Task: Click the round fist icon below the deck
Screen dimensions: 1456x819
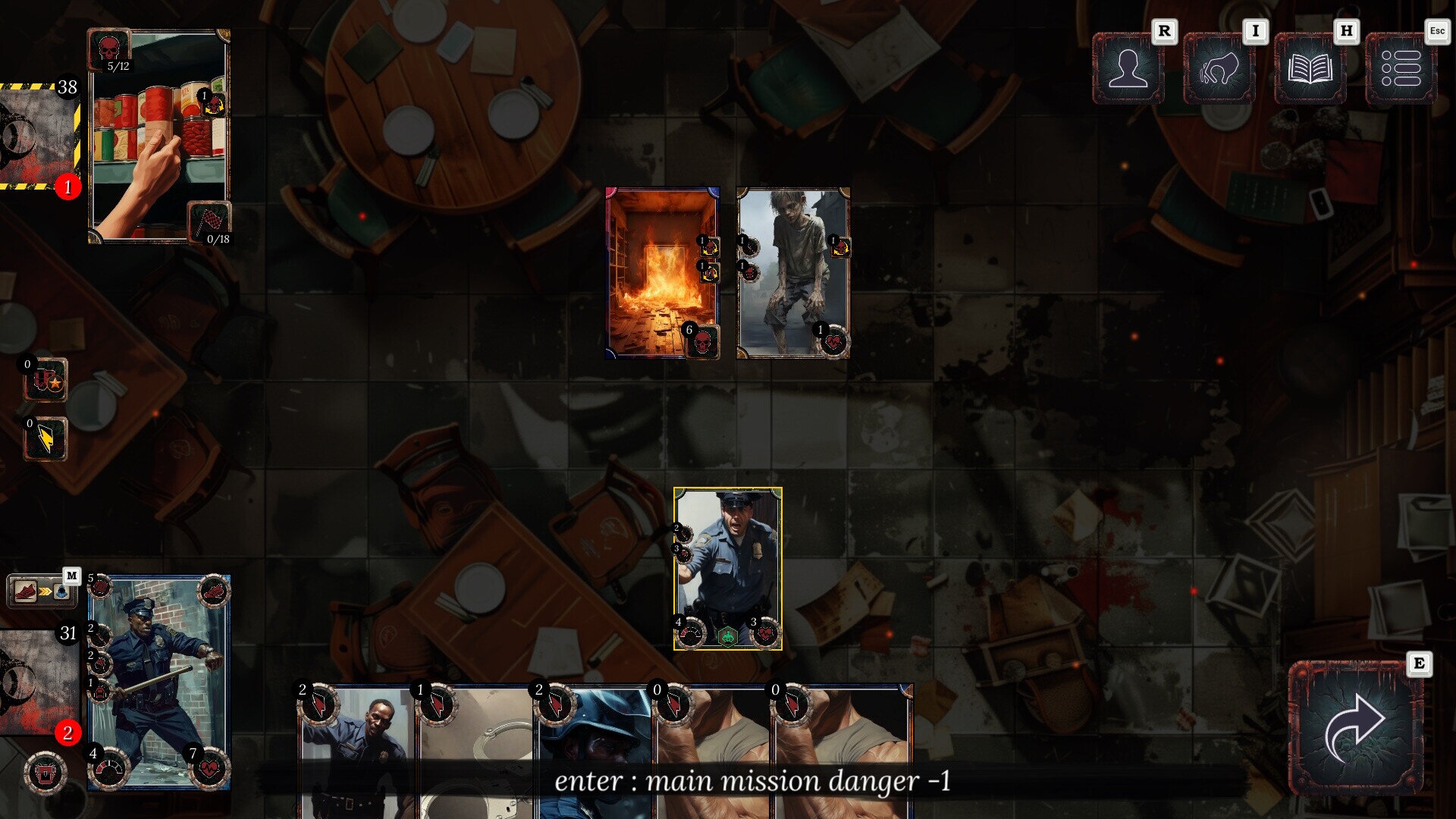Action: point(45,773)
